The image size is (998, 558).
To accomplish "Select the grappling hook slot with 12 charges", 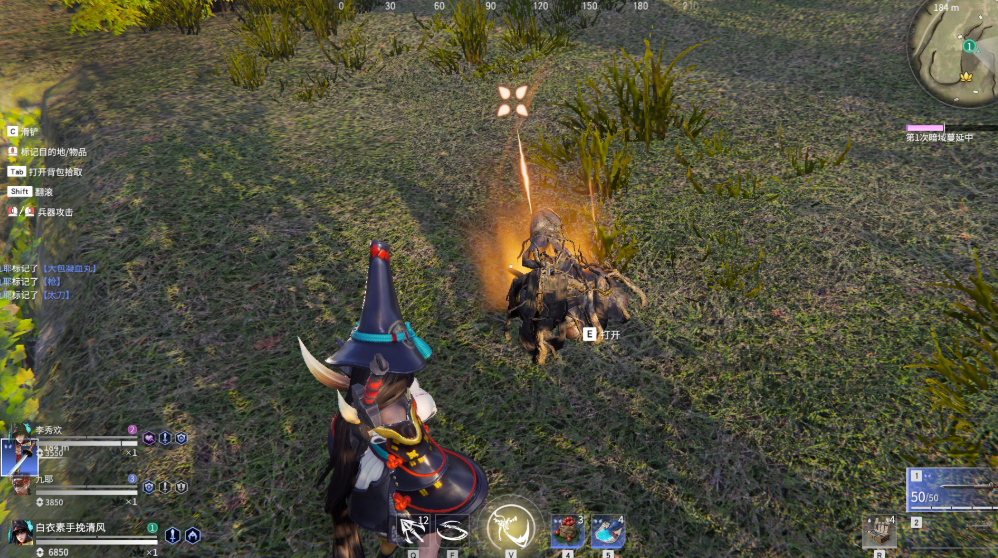I will pos(413,530).
